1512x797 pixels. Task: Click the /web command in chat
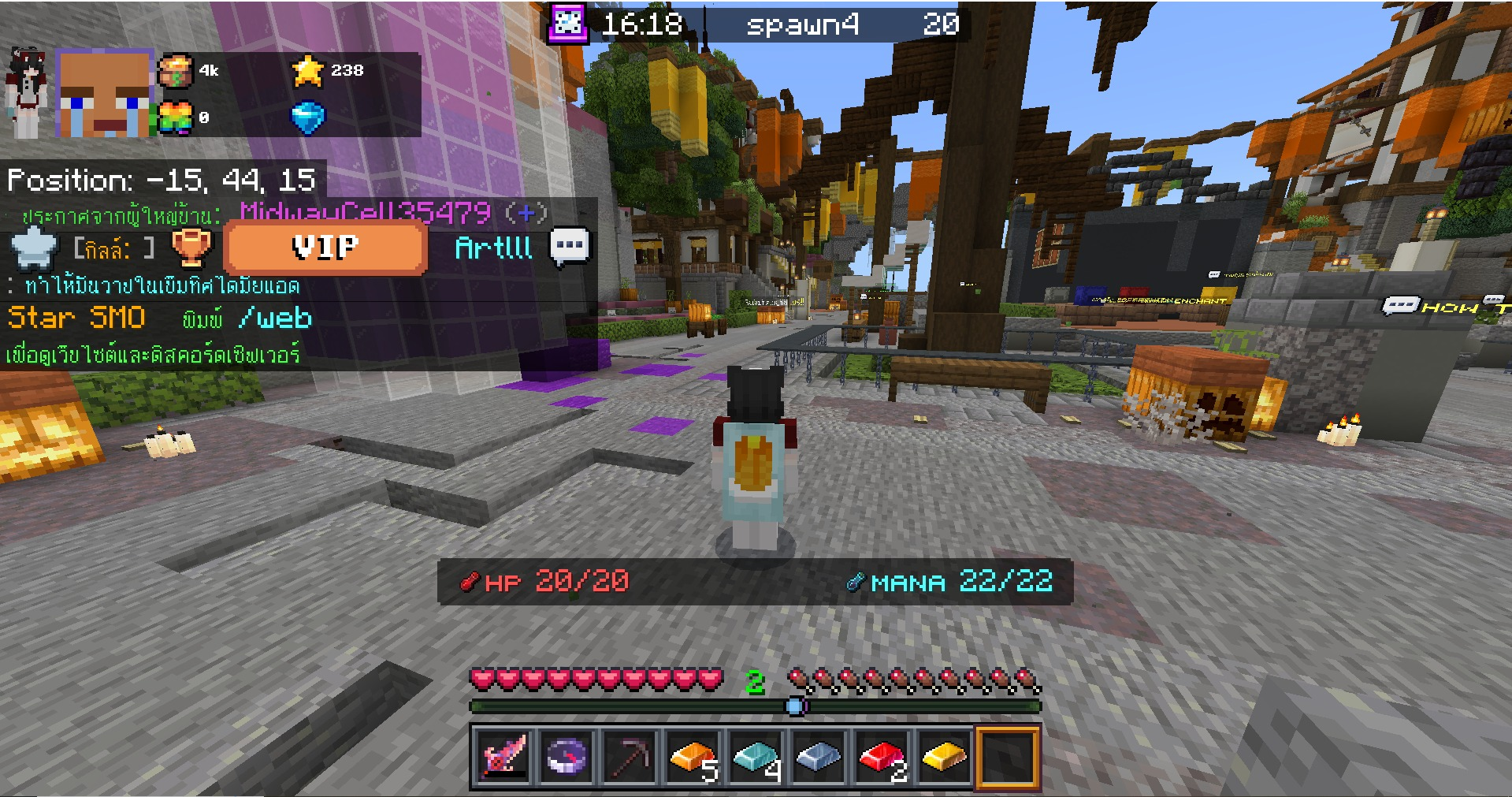(275, 318)
